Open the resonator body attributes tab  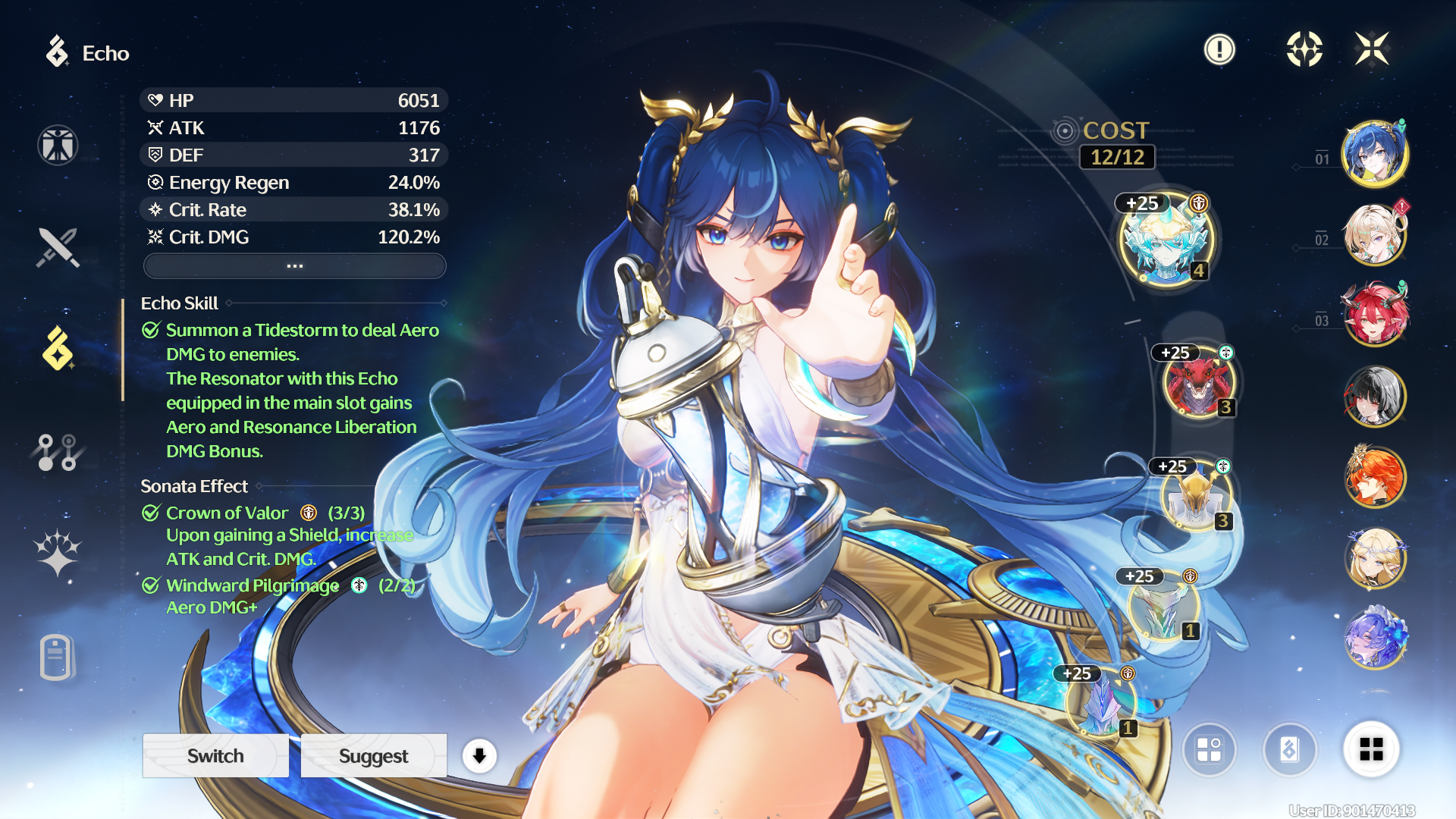(58, 145)
